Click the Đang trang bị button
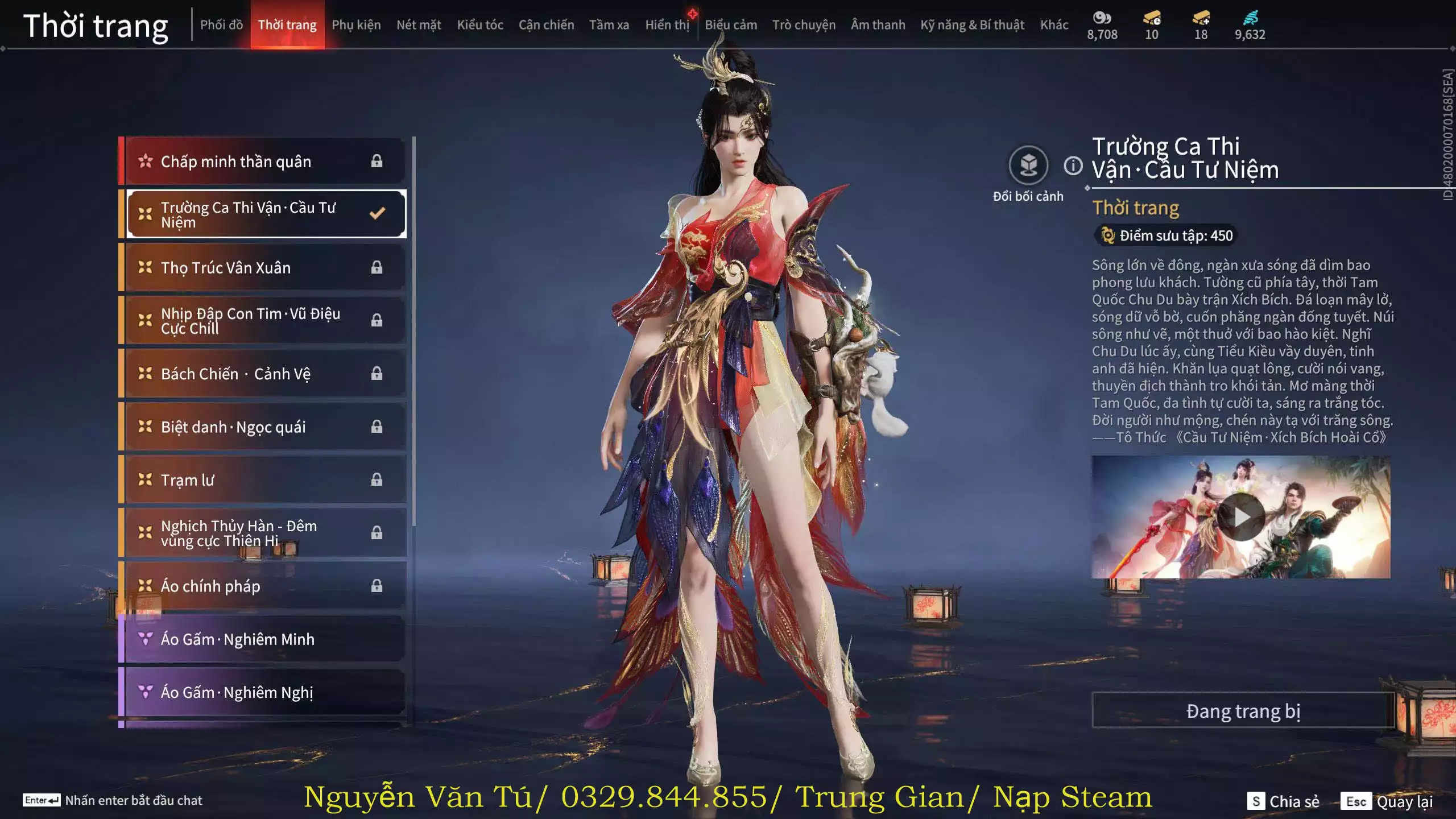The width and height of the screenshot is (1456, 819). pos(1243,711)
